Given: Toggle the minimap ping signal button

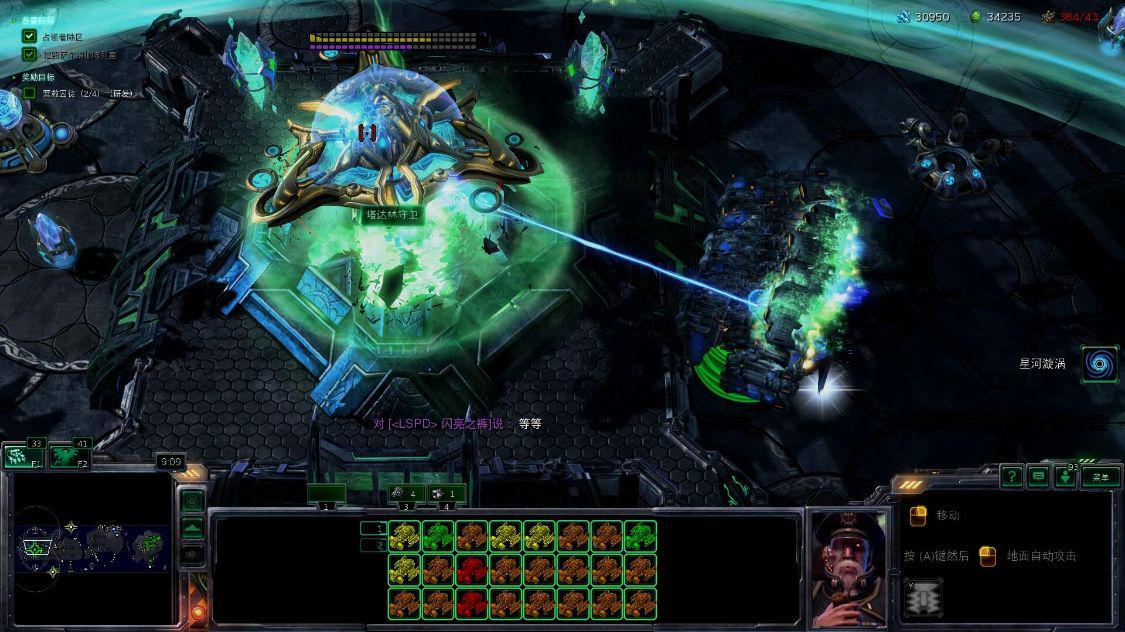Looking at the screenshot, I should tap(192, 500).
